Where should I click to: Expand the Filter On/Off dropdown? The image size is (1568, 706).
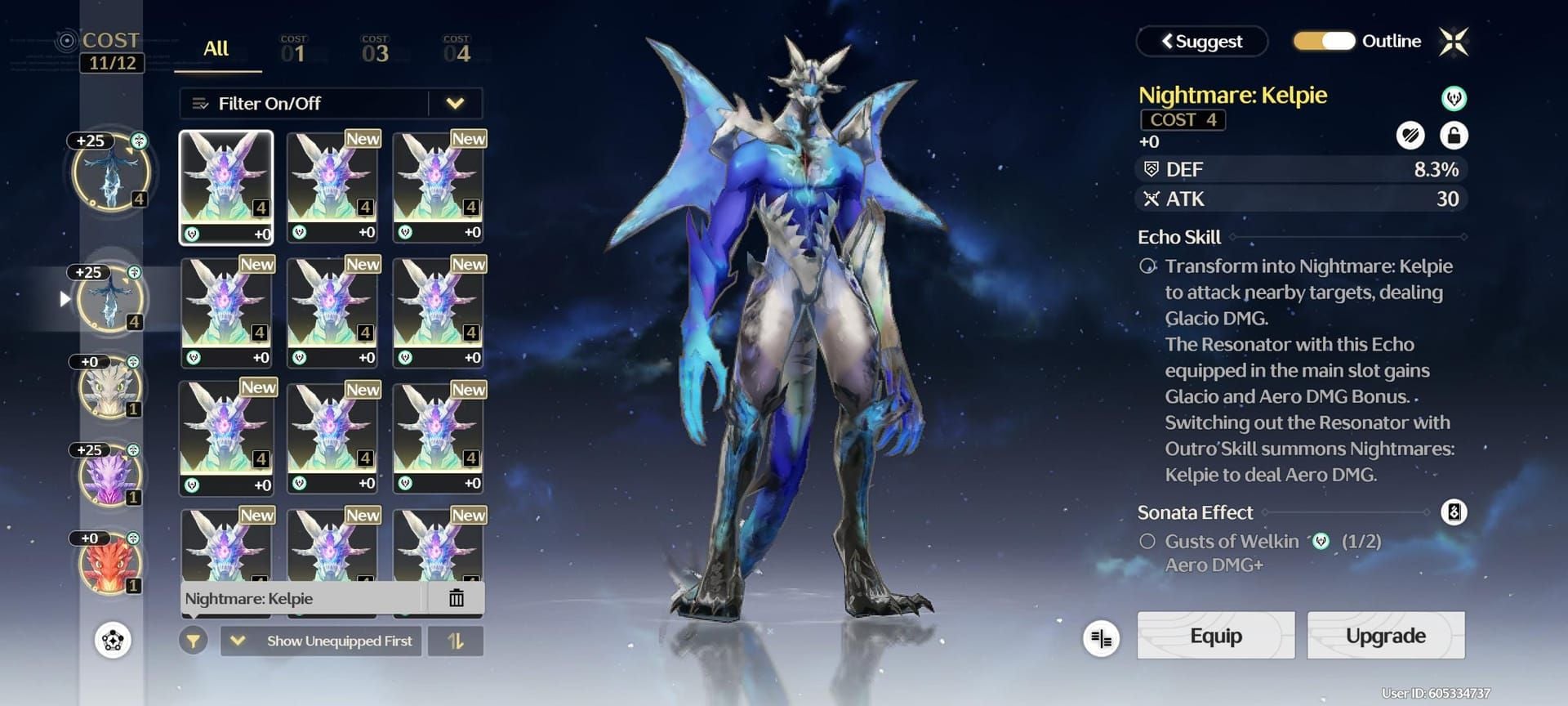pyautogui.click(x=455, y=104)
